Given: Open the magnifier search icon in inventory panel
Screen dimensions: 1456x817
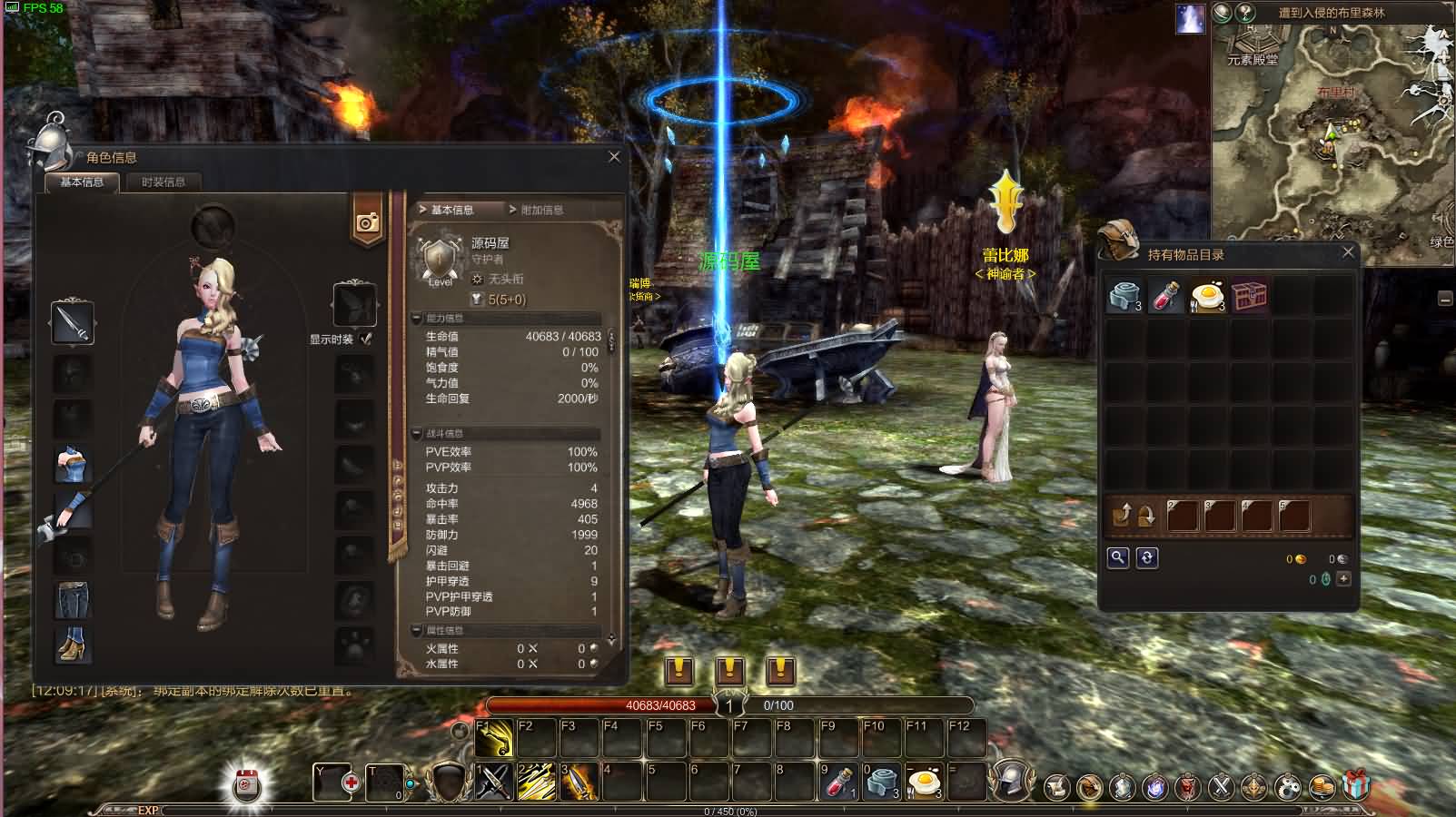Looking at the screenshot, I should [x=1118, y=557].
